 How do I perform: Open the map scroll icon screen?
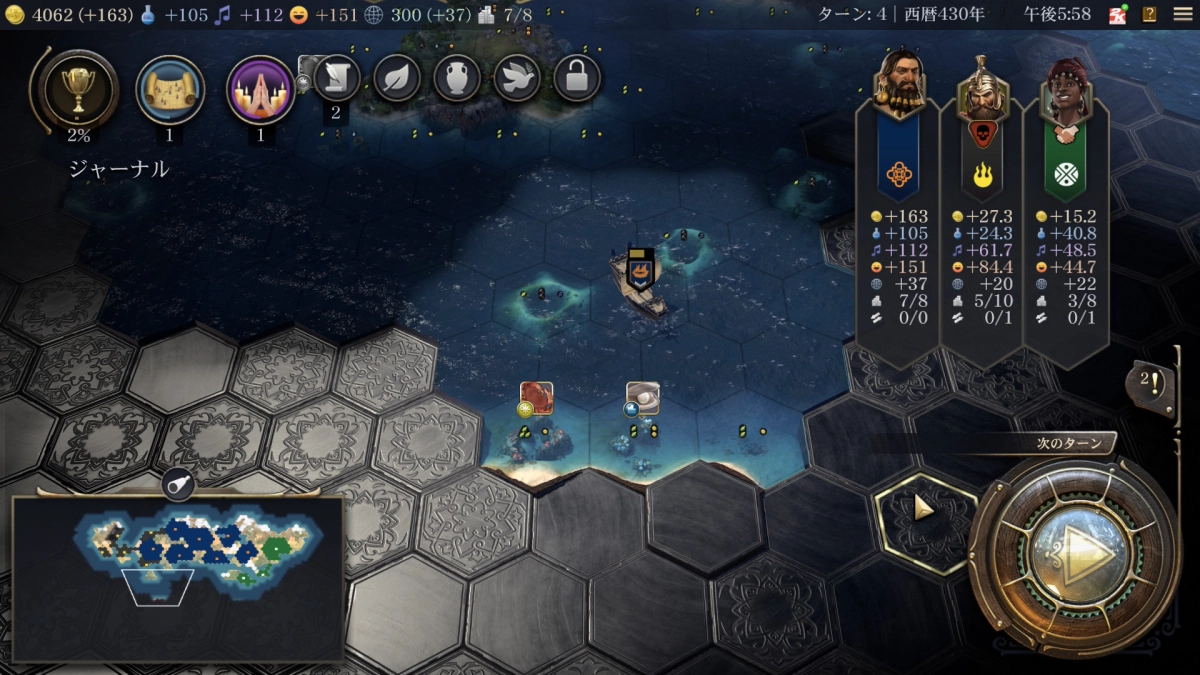coord(170,89)
